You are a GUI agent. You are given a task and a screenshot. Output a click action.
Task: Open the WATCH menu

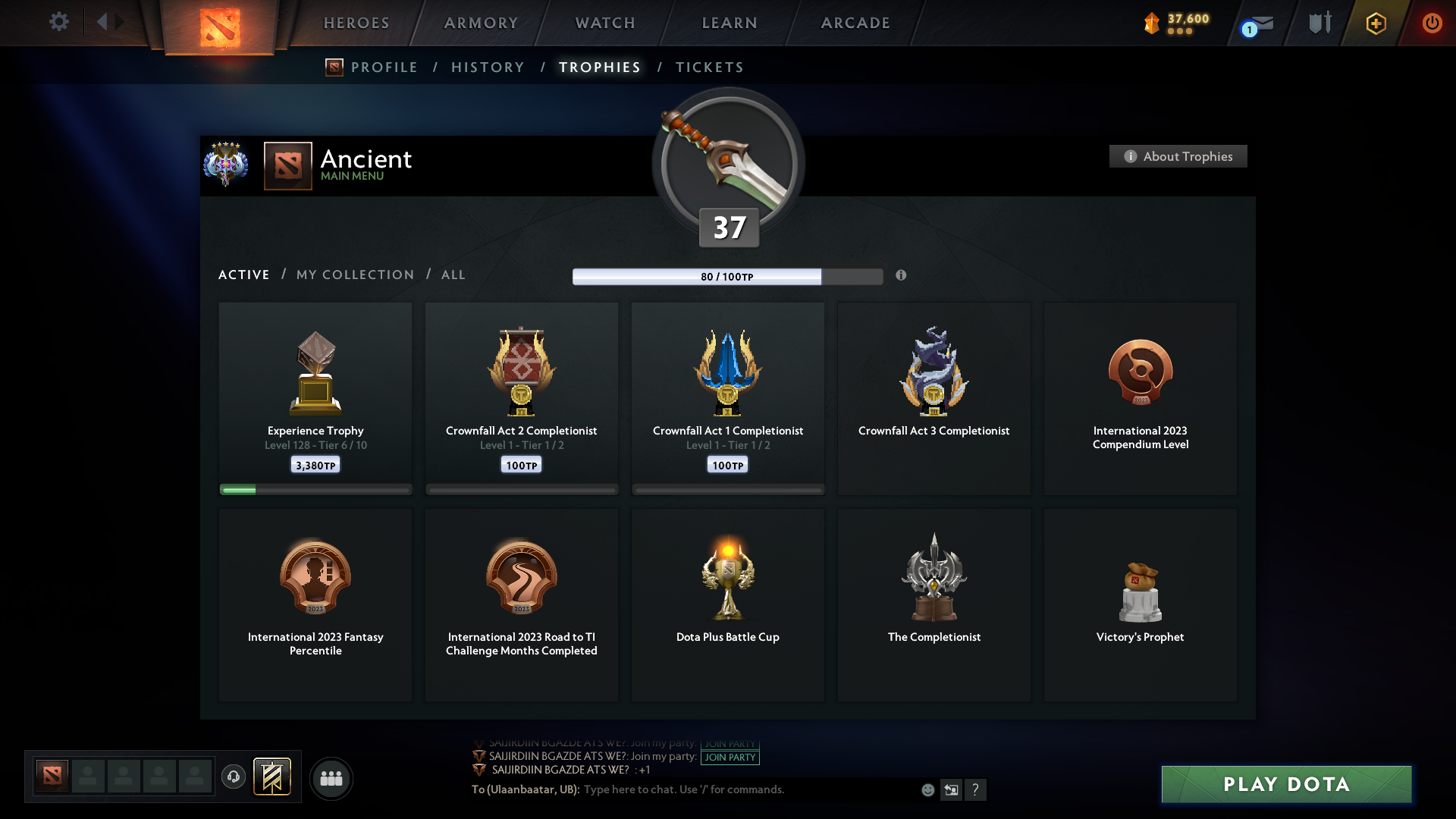click(604, 23)
